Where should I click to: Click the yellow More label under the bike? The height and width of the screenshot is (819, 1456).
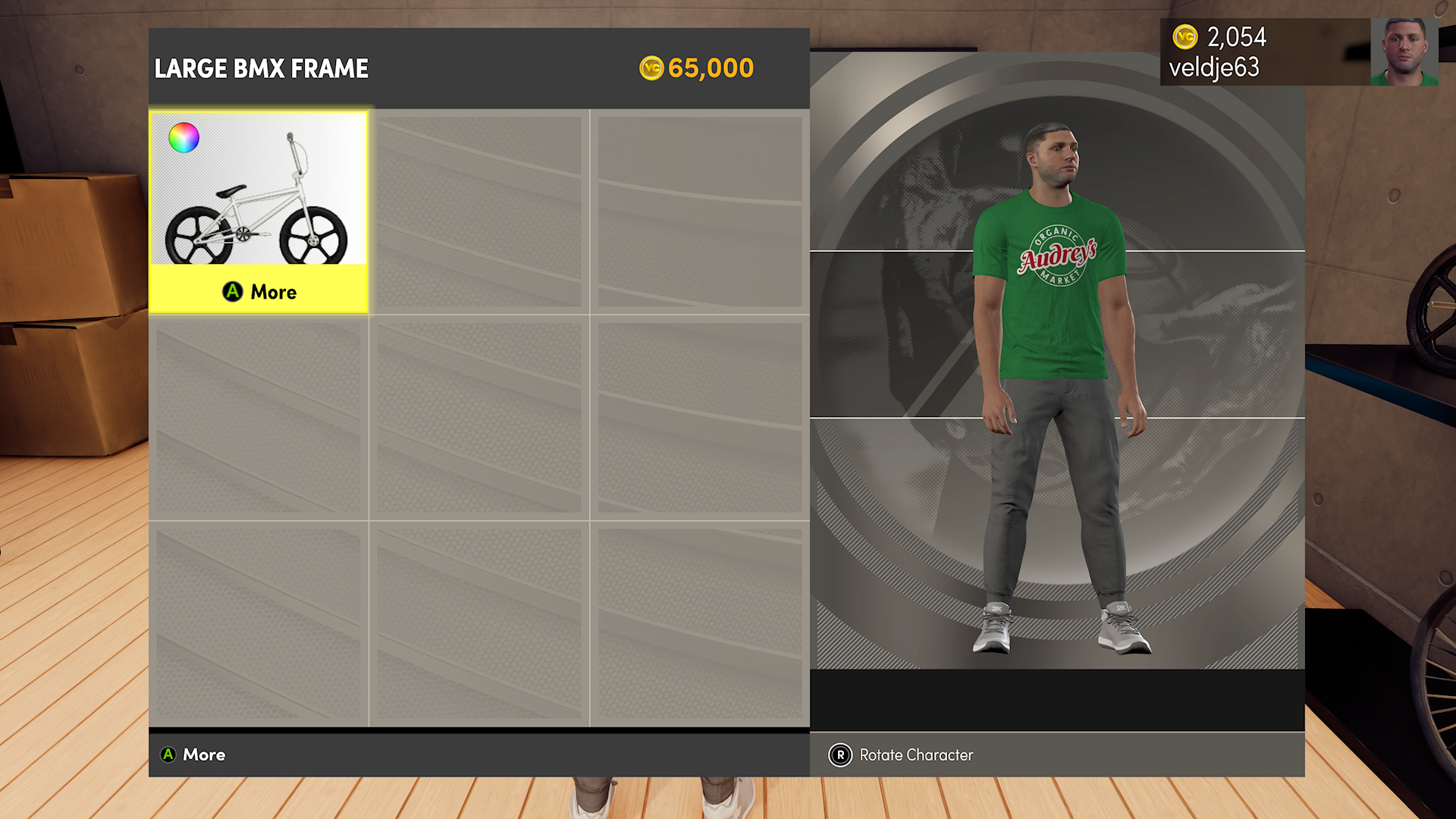259,291
